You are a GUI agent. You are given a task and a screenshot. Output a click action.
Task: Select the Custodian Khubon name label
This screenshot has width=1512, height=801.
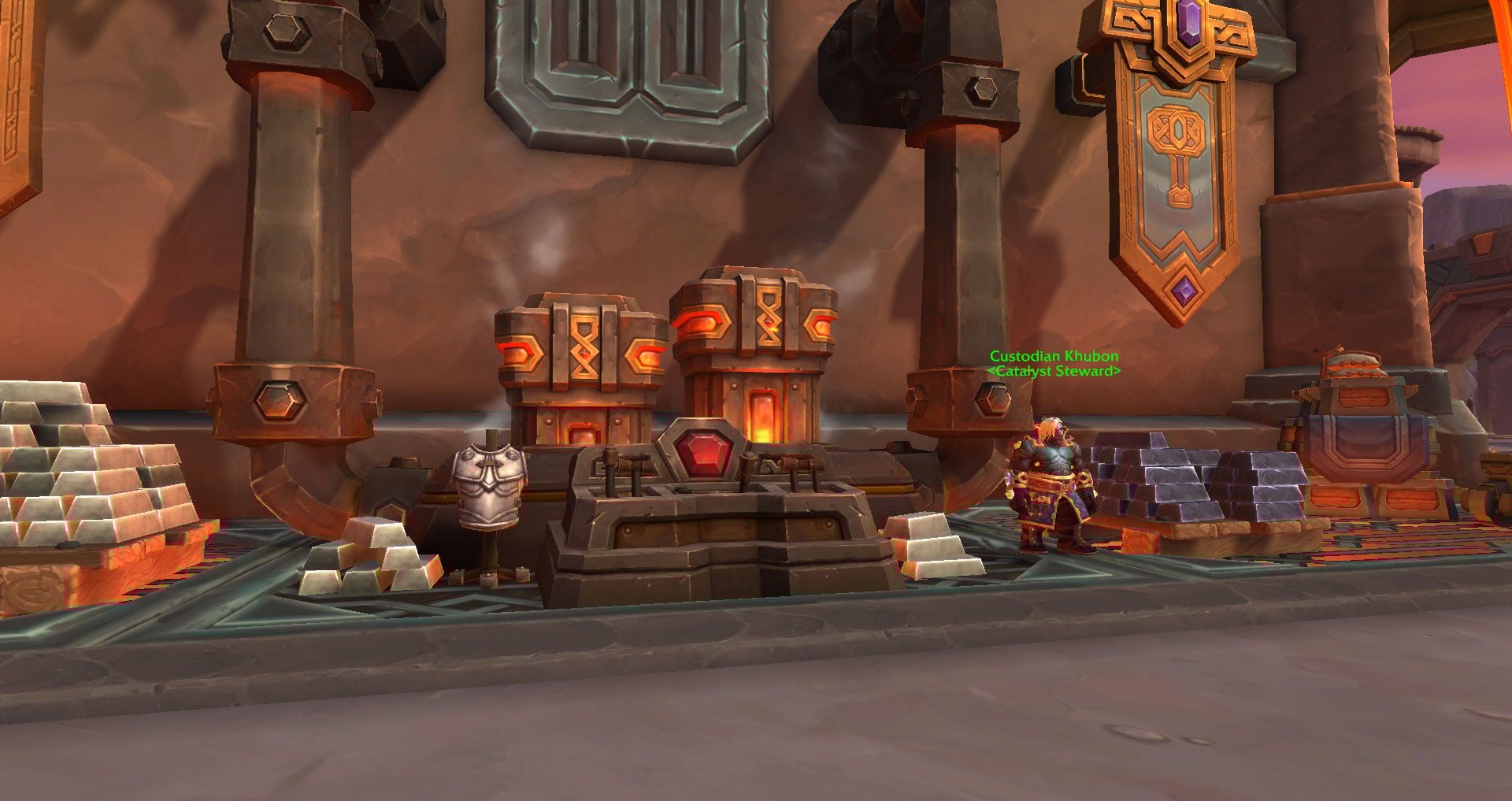pyautogui.click(x=1054, y=356)
